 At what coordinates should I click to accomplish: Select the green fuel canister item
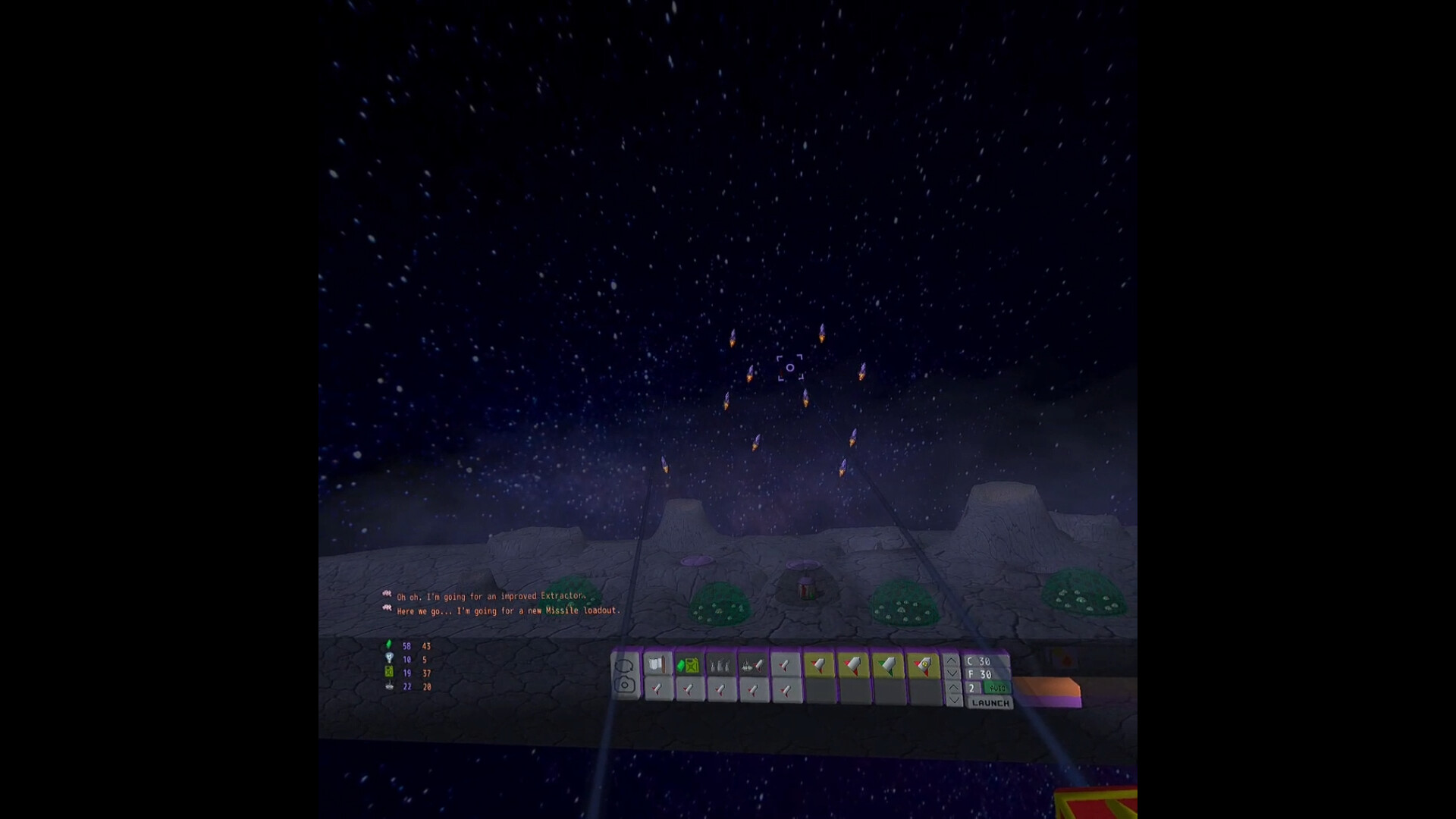click(x=689, y=665)
